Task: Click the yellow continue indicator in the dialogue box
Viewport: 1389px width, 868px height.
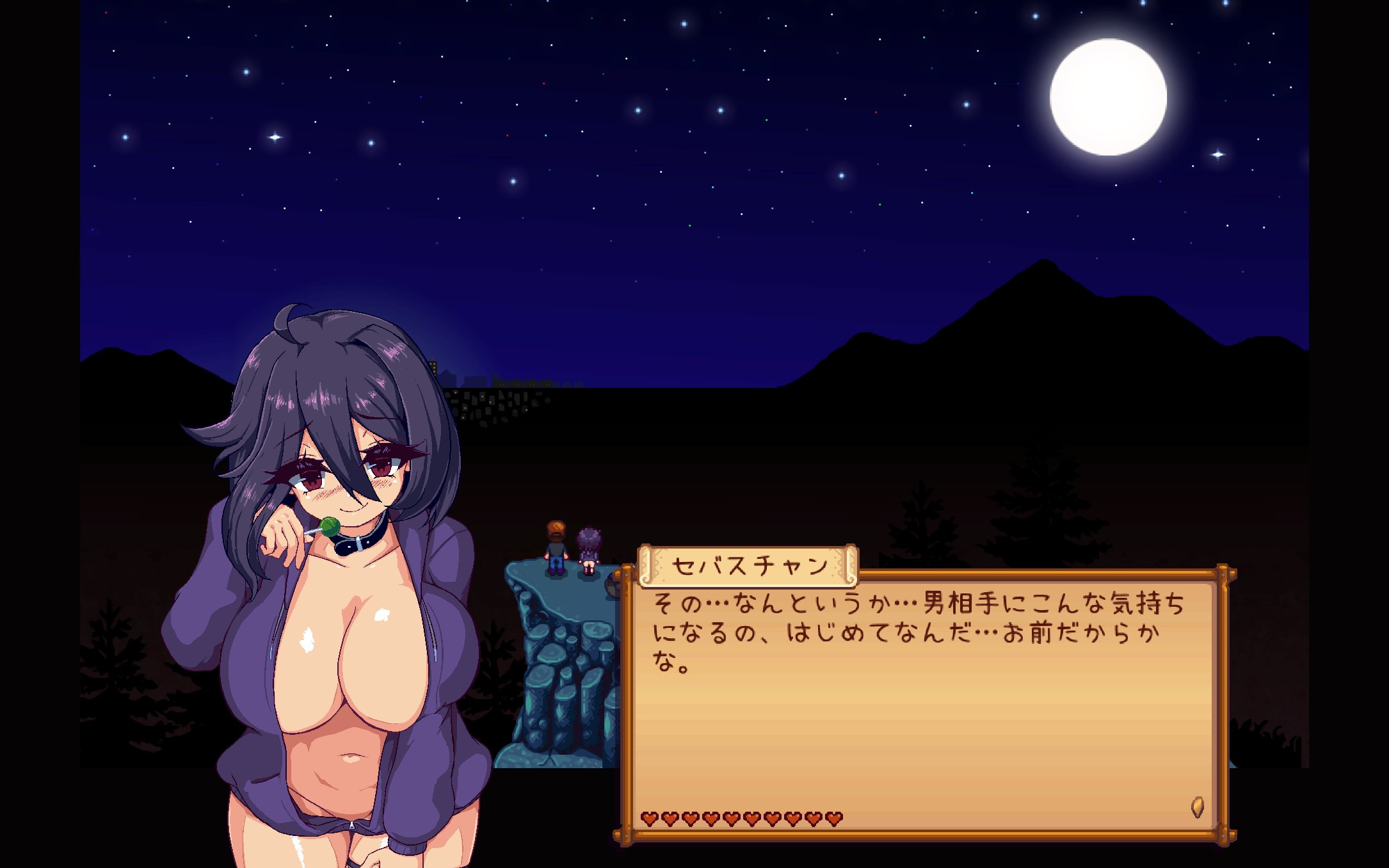Action: [x=1197, y=807]
